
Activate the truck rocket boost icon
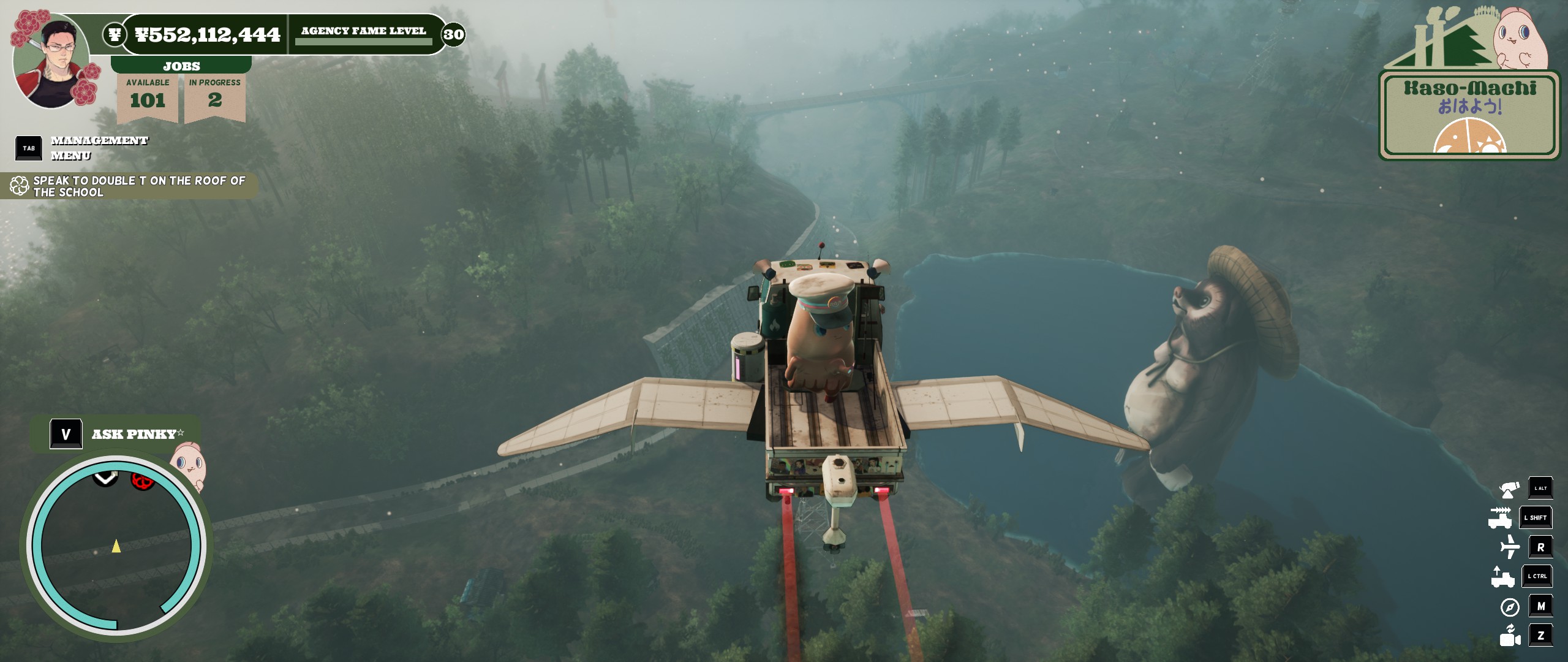point(1501,518)
